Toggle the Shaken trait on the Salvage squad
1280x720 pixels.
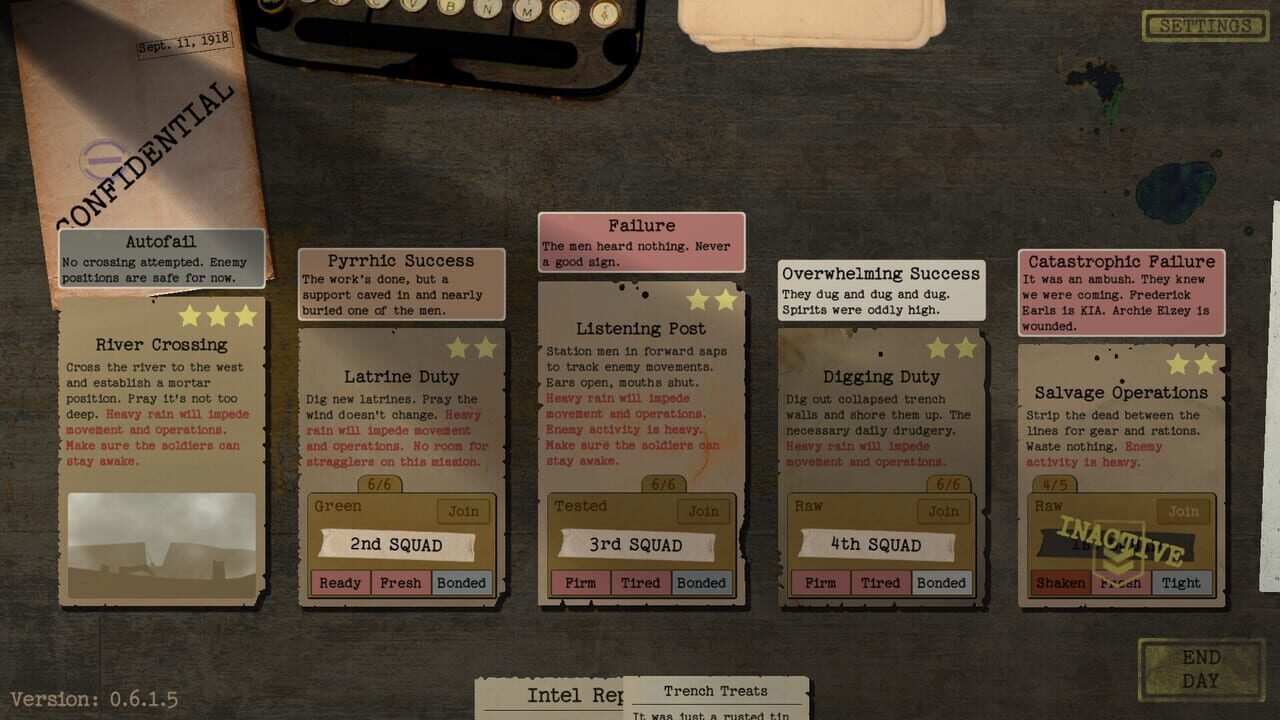(x=1059, y=582)
